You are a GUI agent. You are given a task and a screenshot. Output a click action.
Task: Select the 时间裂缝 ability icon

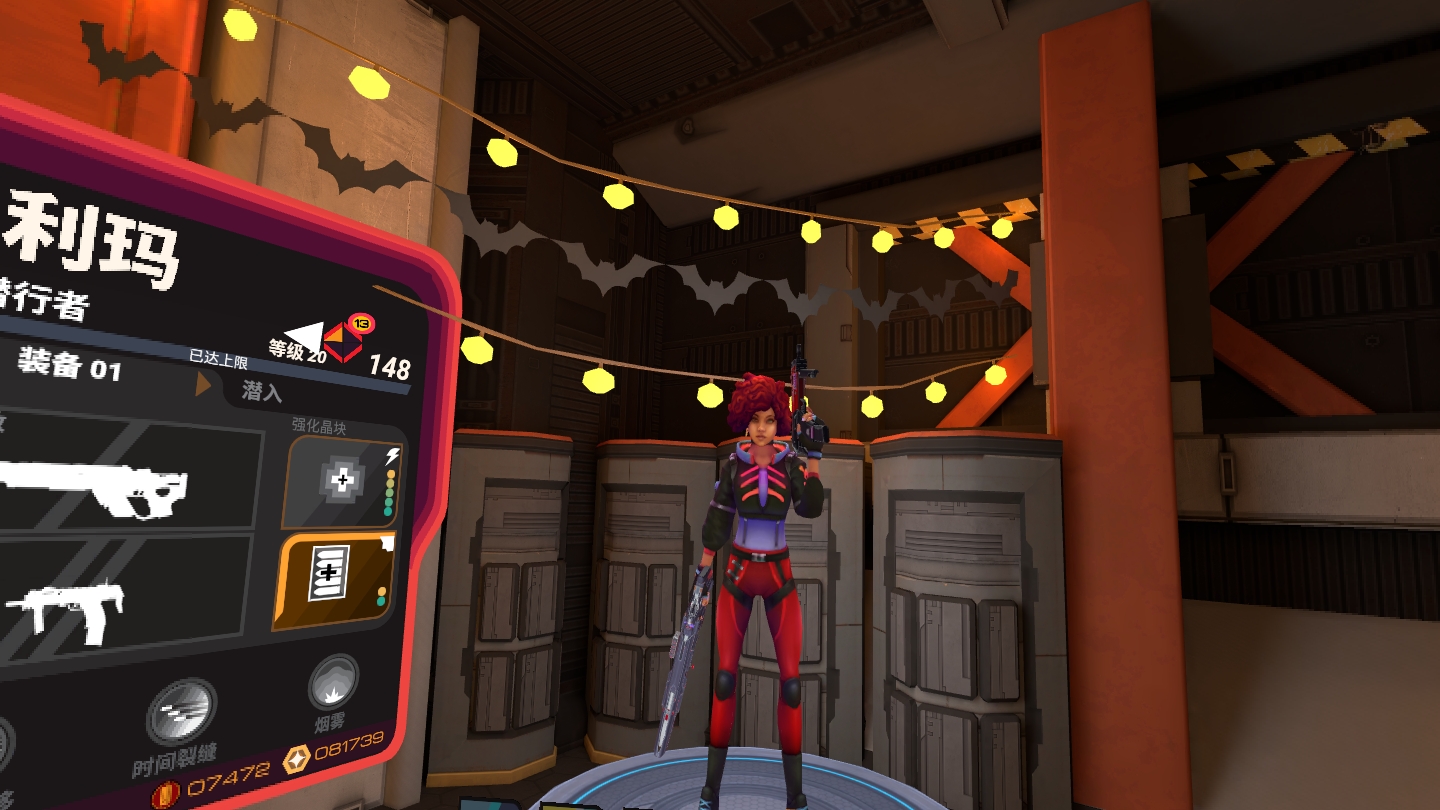[x=181, y=712]
